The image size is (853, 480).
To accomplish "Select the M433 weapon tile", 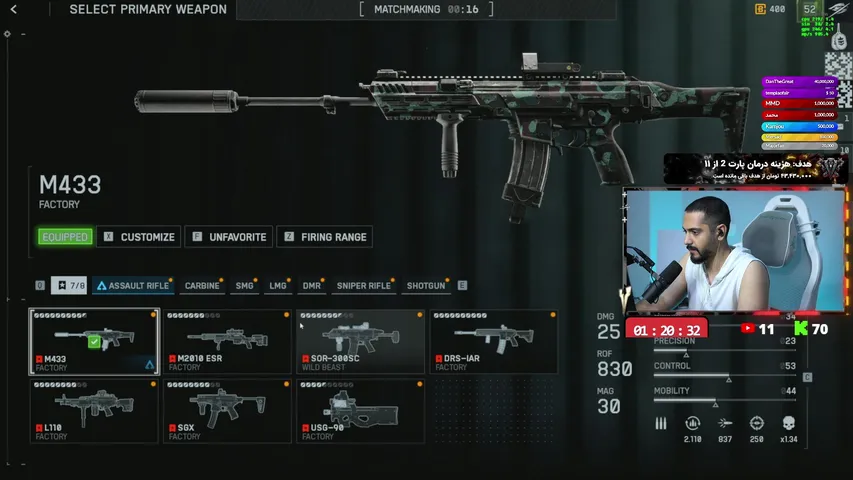I will (94, 341).
